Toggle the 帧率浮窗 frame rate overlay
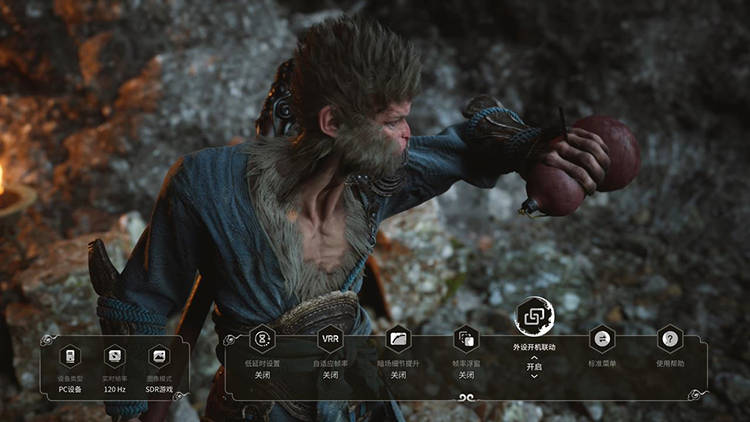This screenshot has width=750, height=422. (466, 339)
